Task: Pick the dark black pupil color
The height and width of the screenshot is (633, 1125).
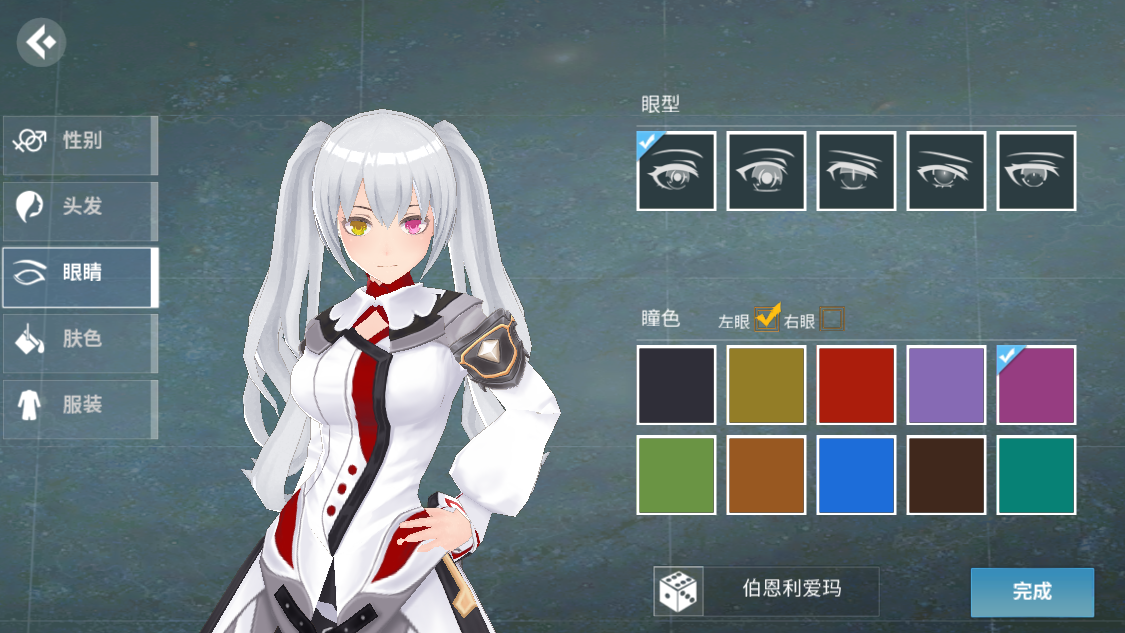Action: click(676, 385)
